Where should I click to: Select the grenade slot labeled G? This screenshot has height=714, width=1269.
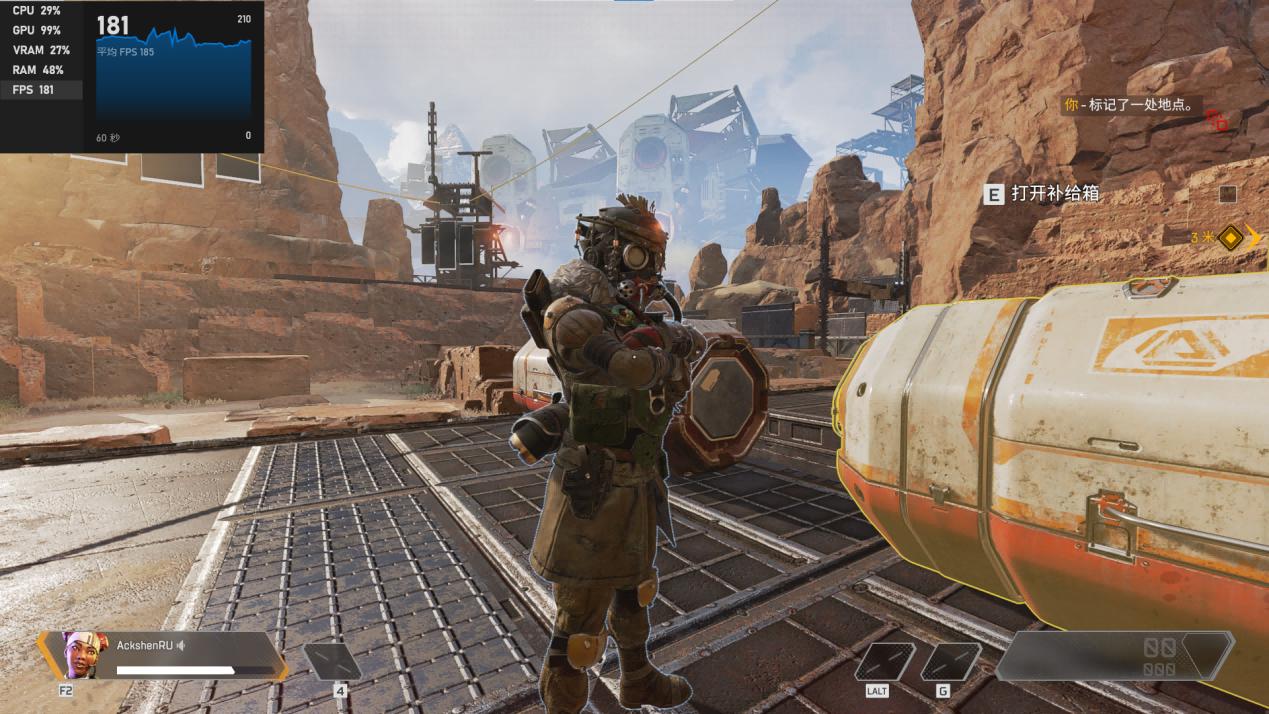(x=950, y=662)
